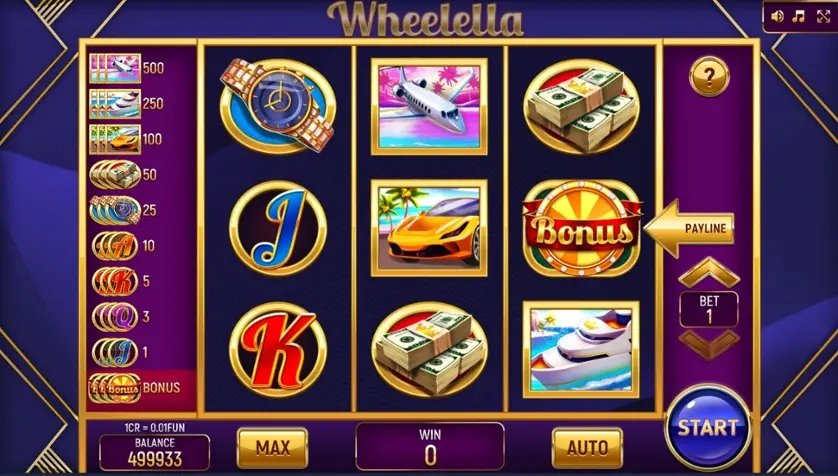Switch to fullscreen mode
Image resolution: width=838 pixels, height=476 pixels.
point(822,16)
